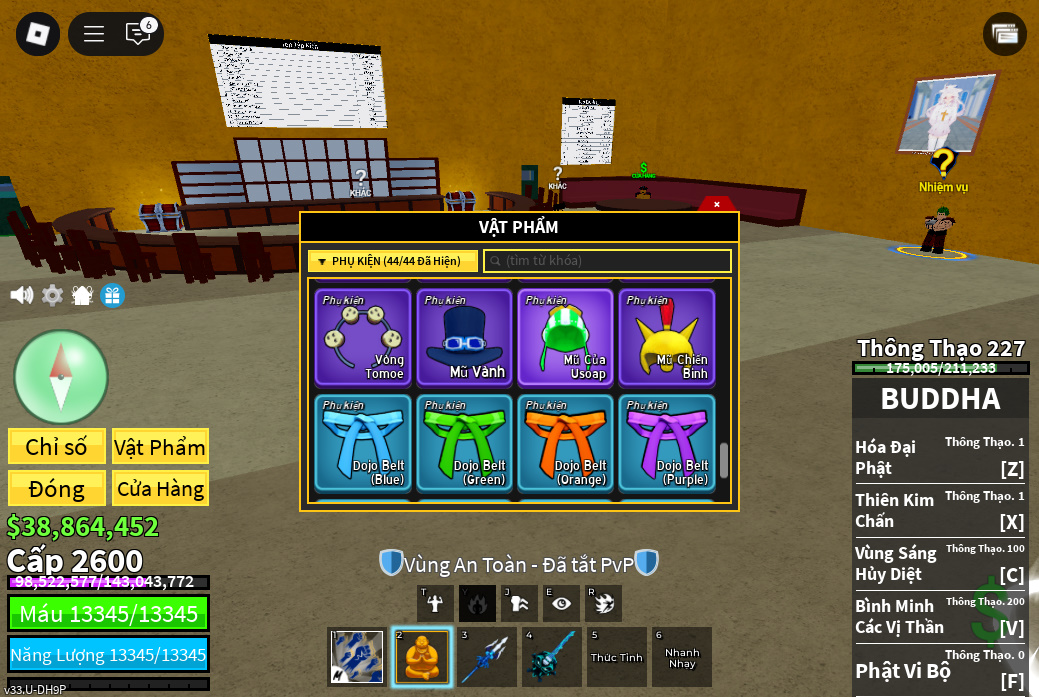Select the Dojo Belt (Blue) item
This screenshot has height=697, width=1039.
[x=362, y=442]
